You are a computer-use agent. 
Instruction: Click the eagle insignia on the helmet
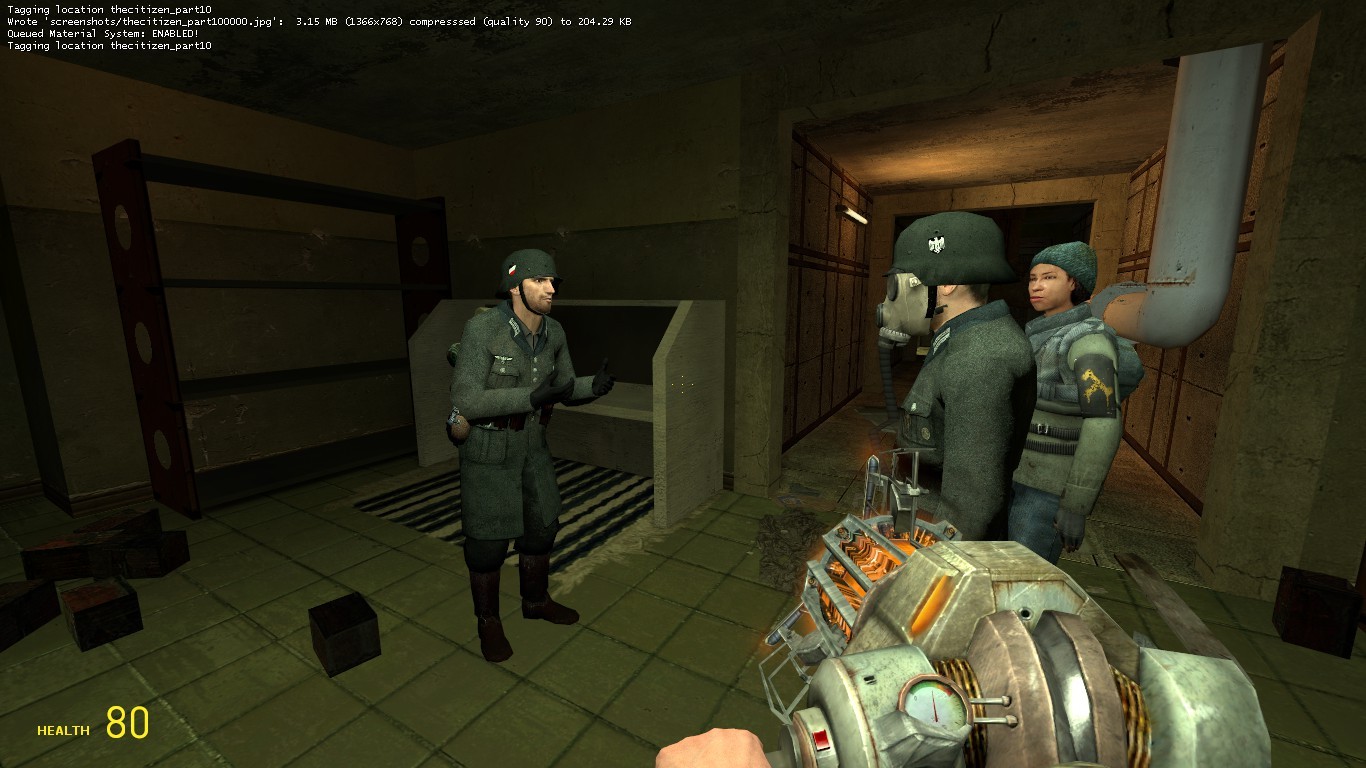(935, 243)
